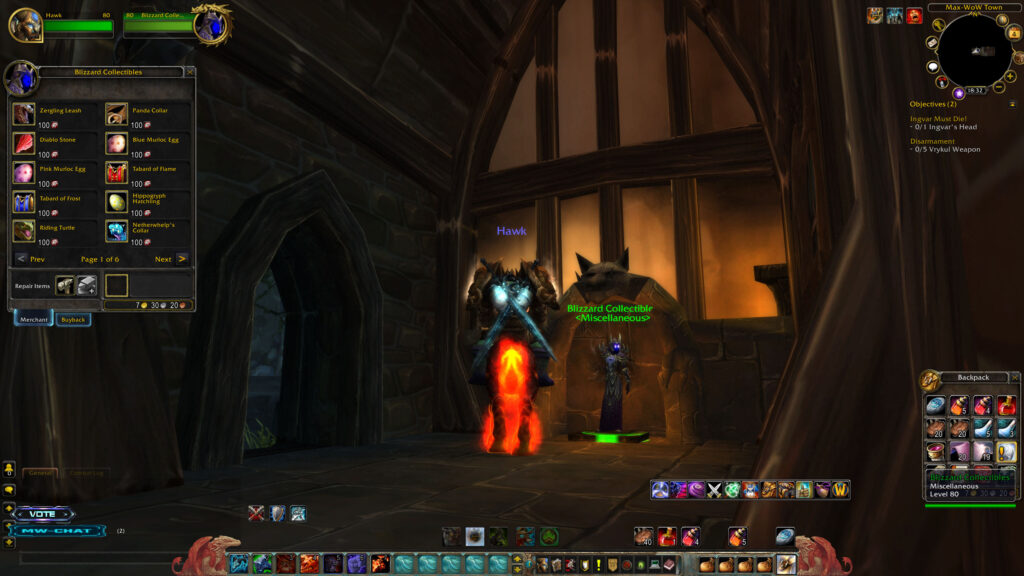Switch to the Buyback tab
This screenshot has width=1024, height=576.
pyautogui.click(x=73, y=320)
